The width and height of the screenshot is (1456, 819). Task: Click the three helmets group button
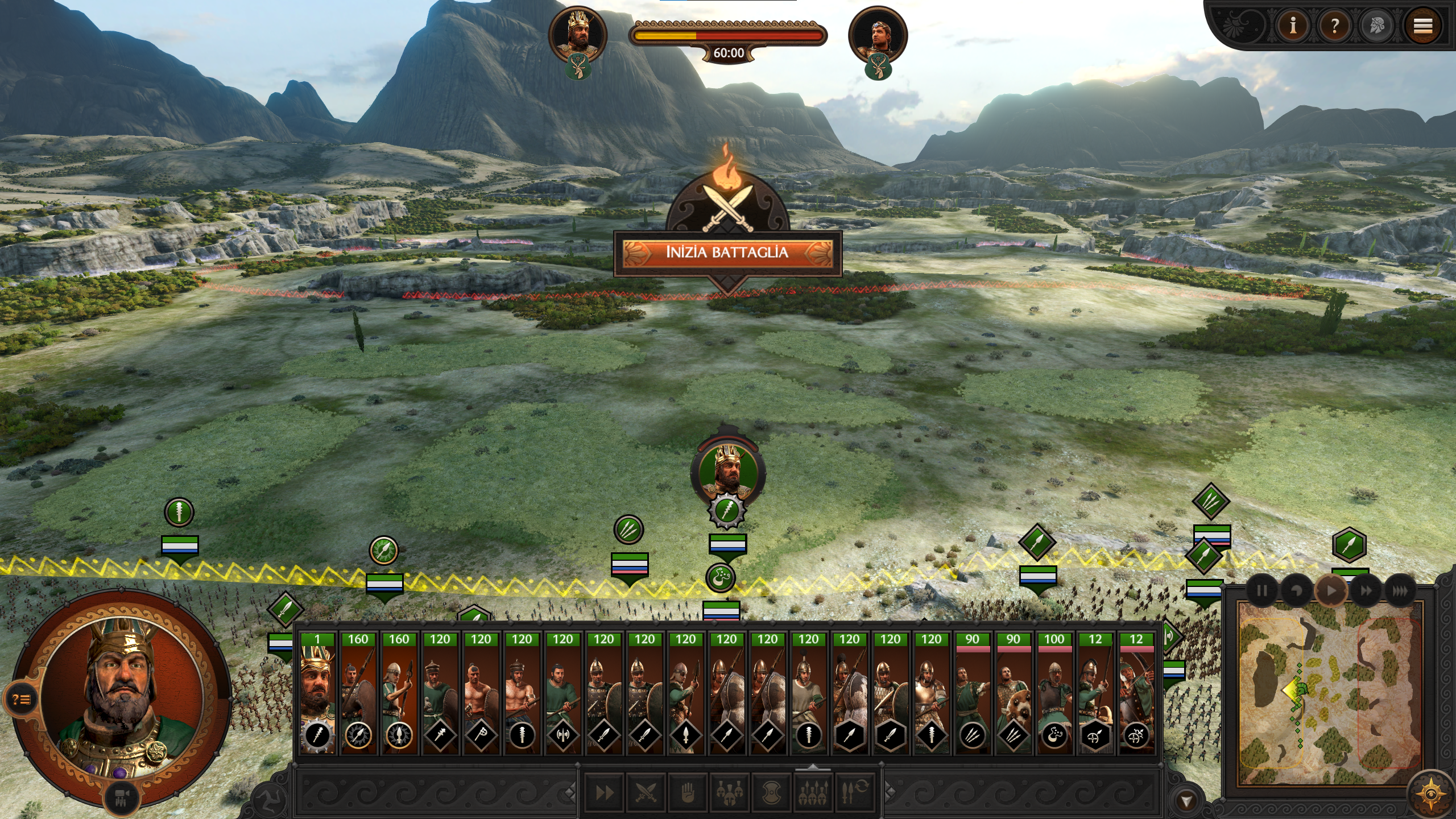(x=729, y=792)
